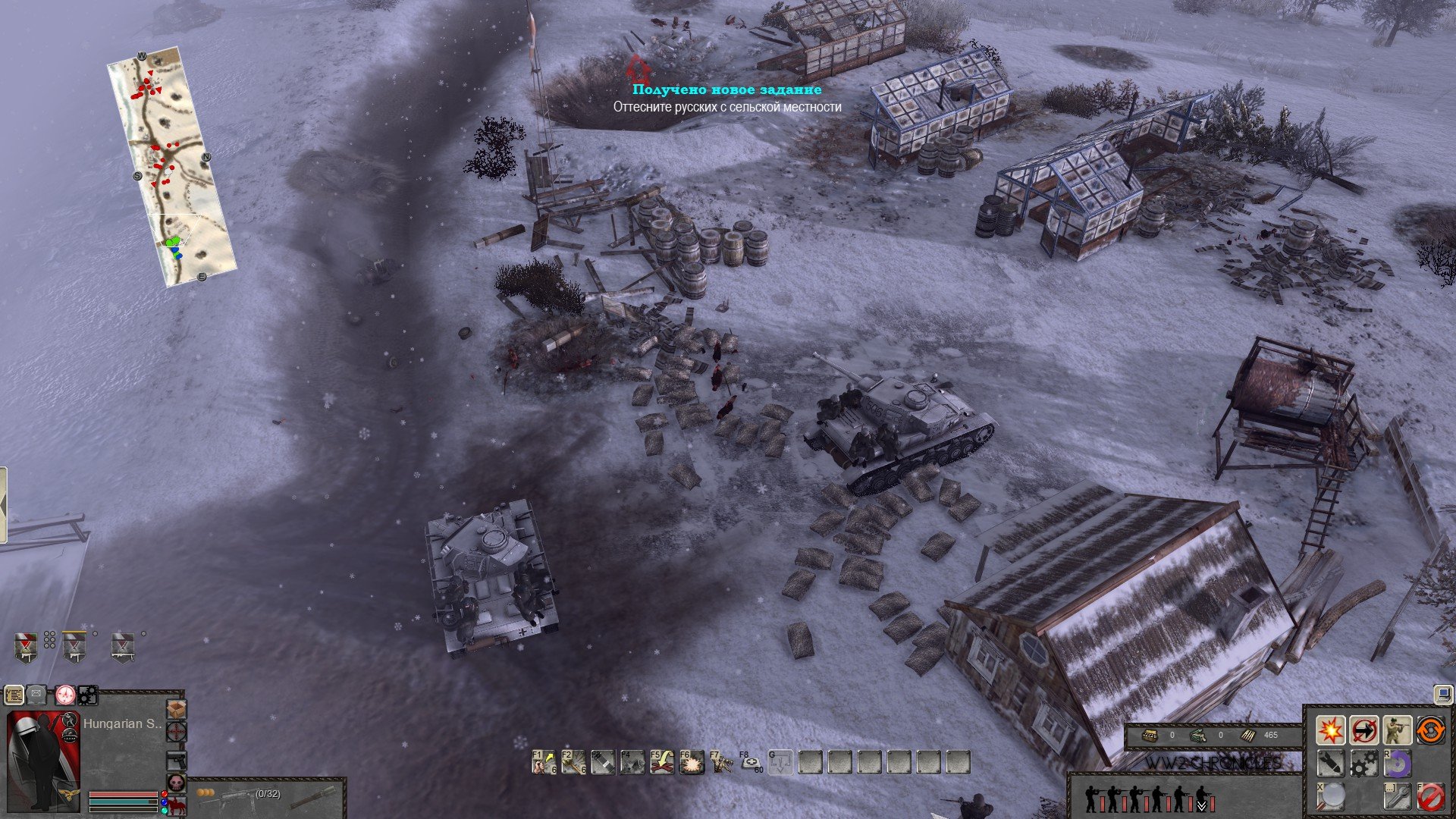Activate the F1 throw grenade ability
This screenshot has height=819, width=1456.
[544, 762]
